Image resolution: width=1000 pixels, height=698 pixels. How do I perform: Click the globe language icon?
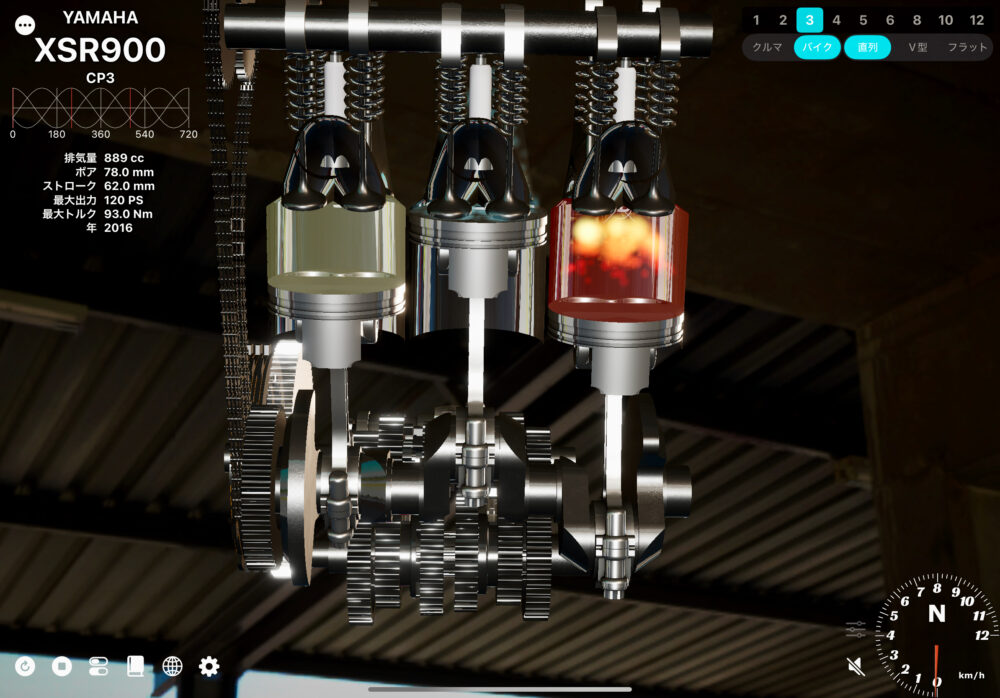coord(172,666)
